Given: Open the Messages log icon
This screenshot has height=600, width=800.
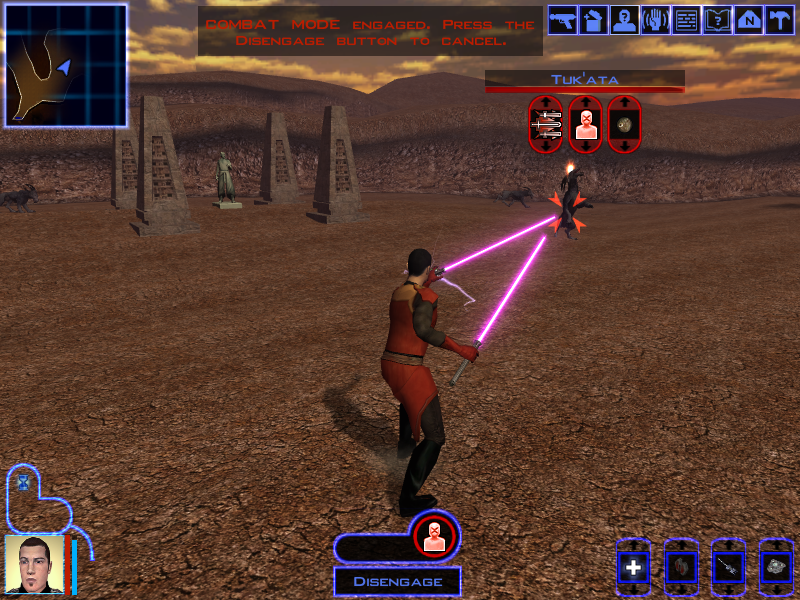Looking at the screenshot, I should [x=686, y=20].
